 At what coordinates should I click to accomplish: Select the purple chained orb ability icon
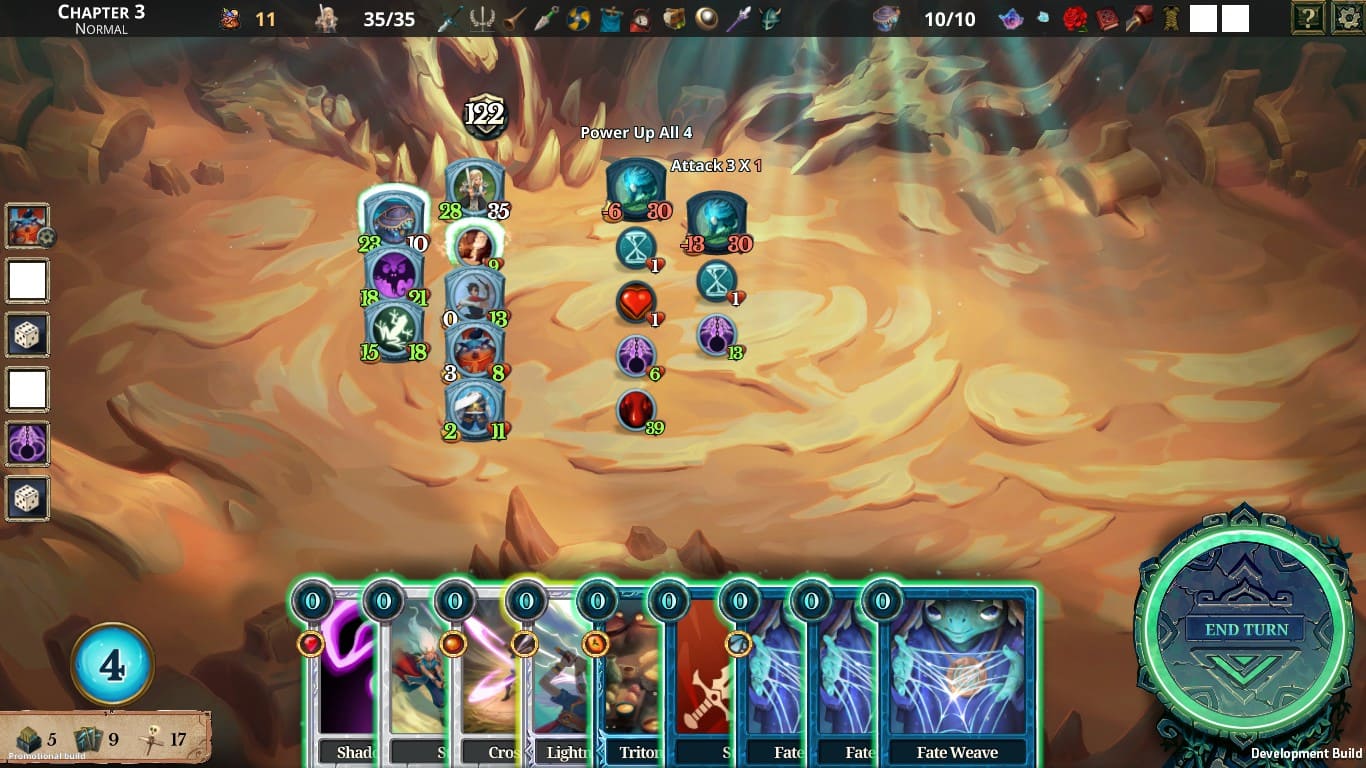(x=27, y=442)
